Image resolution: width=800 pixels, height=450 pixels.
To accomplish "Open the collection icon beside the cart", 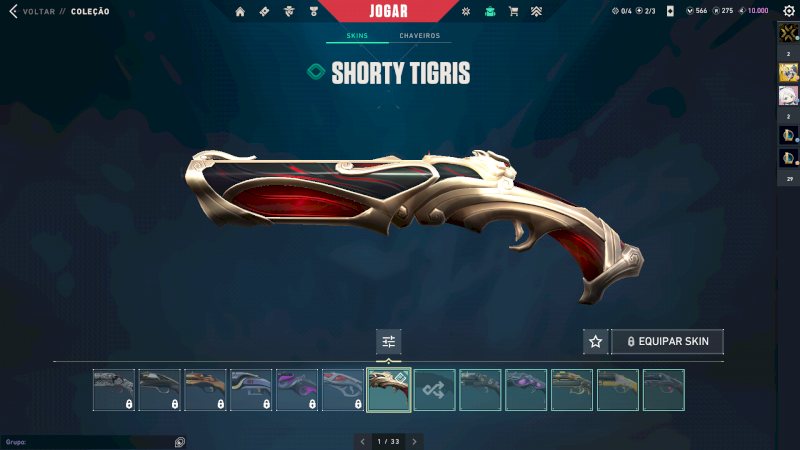I will click(489, 12).
